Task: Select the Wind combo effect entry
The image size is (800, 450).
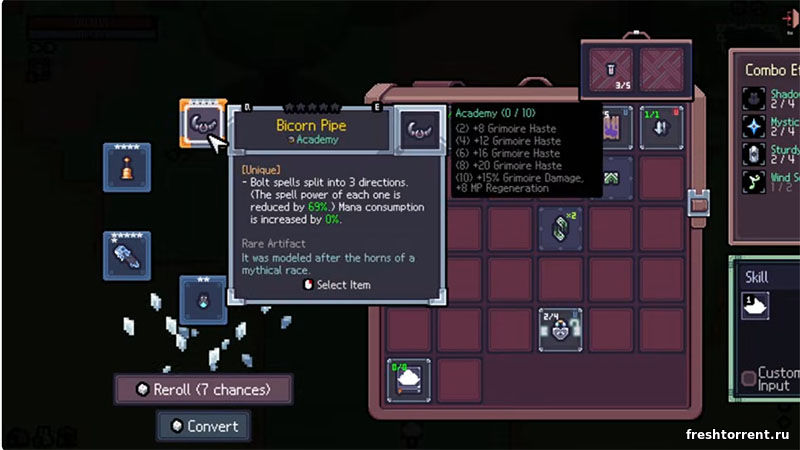Action: point(769,183)
